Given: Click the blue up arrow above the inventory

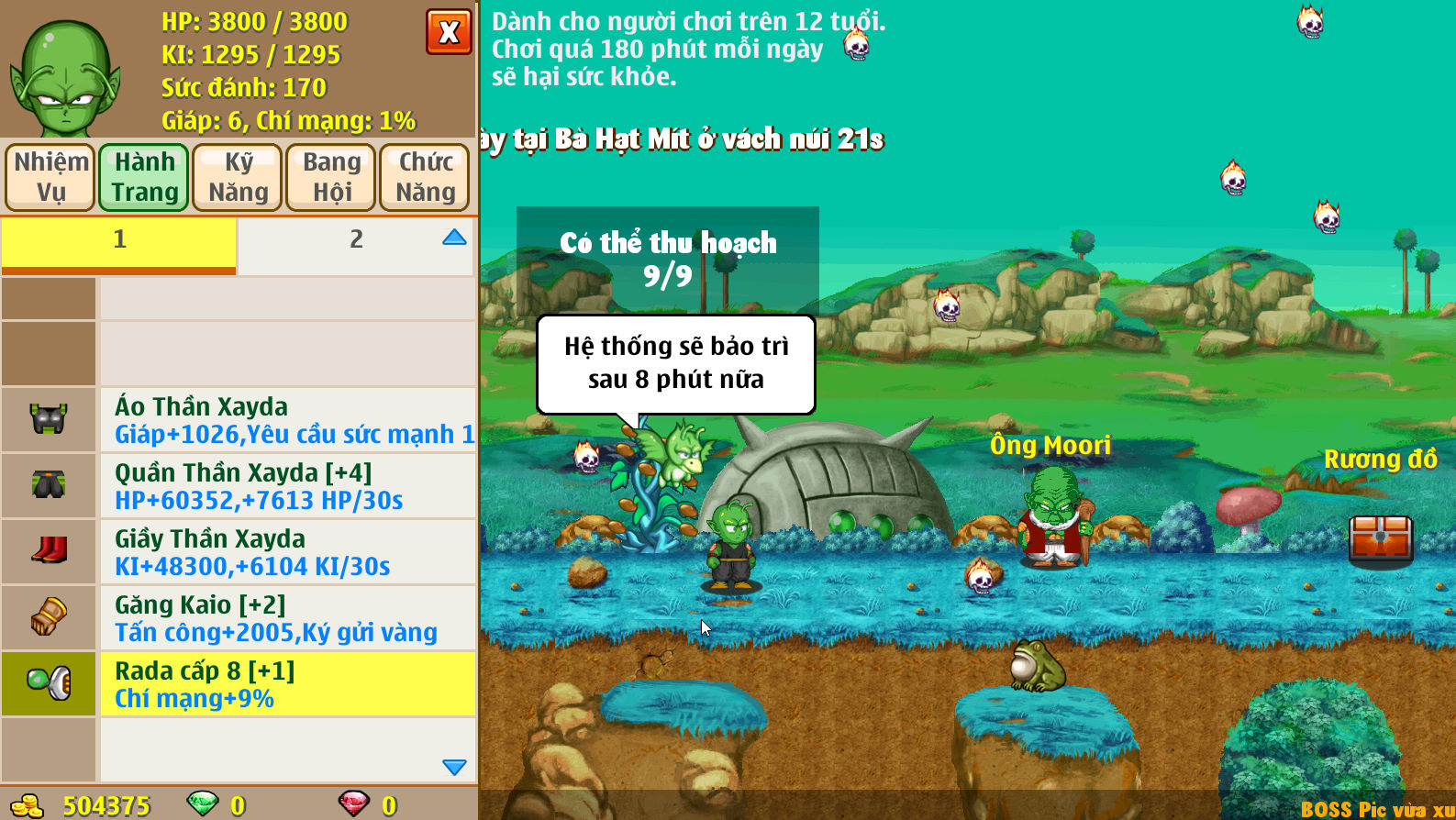Looking at the screenshot, I should click(x=454, y=237).
